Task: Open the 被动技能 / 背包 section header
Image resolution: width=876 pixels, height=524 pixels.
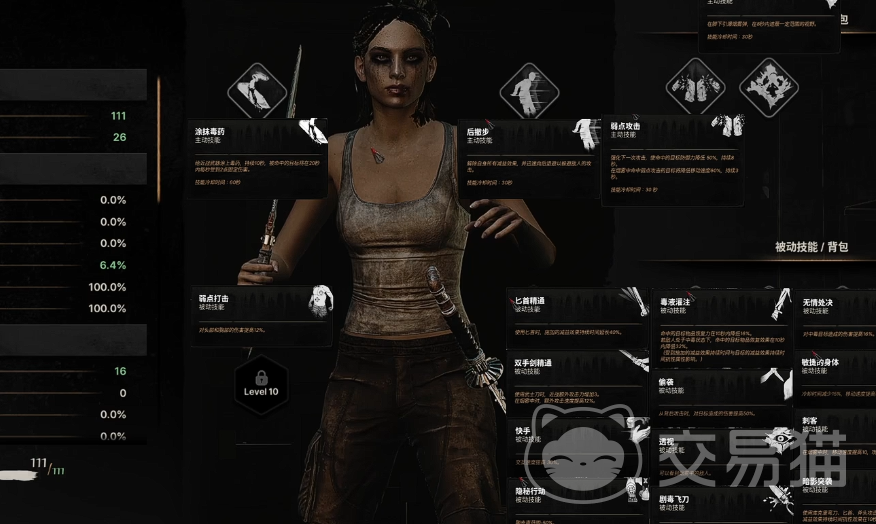Action: [x=811, y=246]
